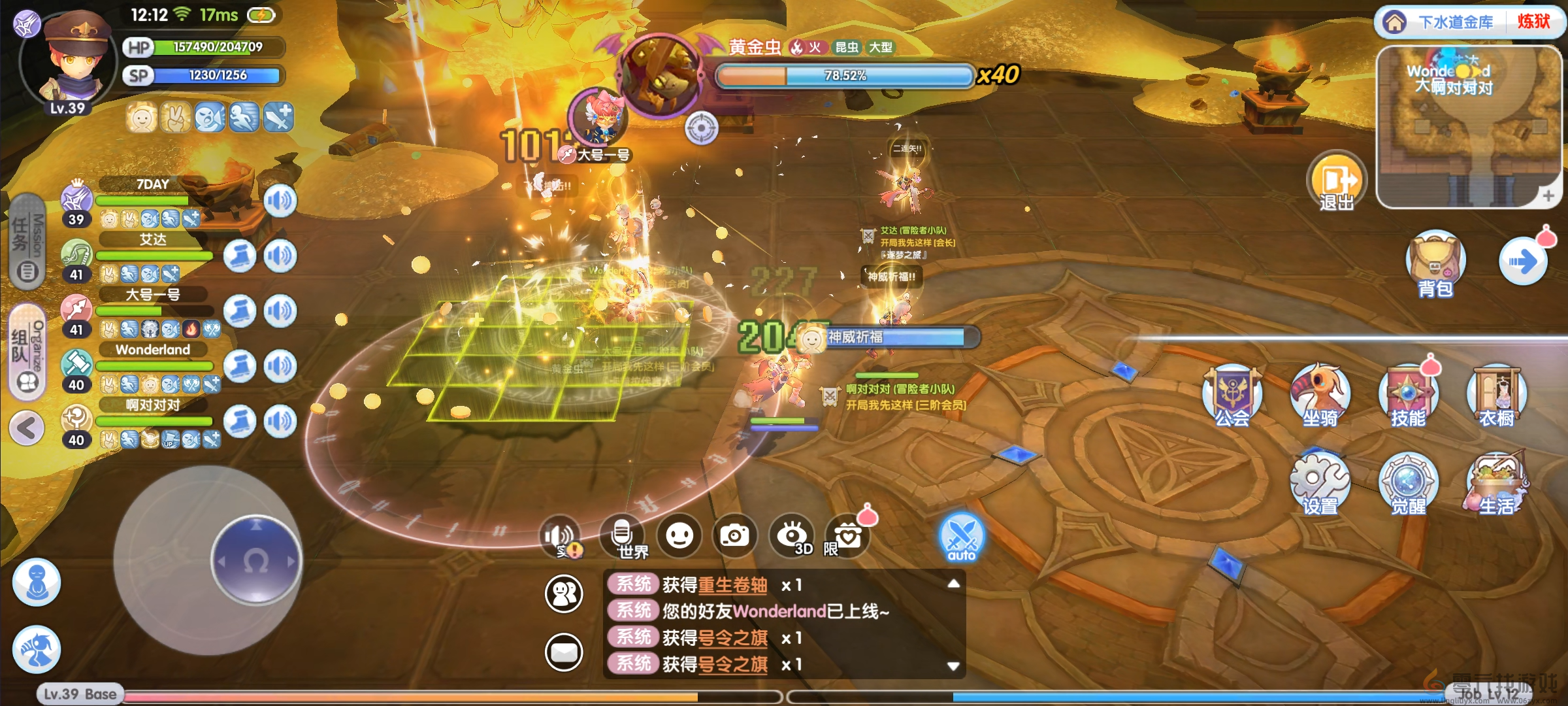Viewport: 1568px width, 706px height.
Task: Open the emoji smiley face menu
Action: (679, 536)
